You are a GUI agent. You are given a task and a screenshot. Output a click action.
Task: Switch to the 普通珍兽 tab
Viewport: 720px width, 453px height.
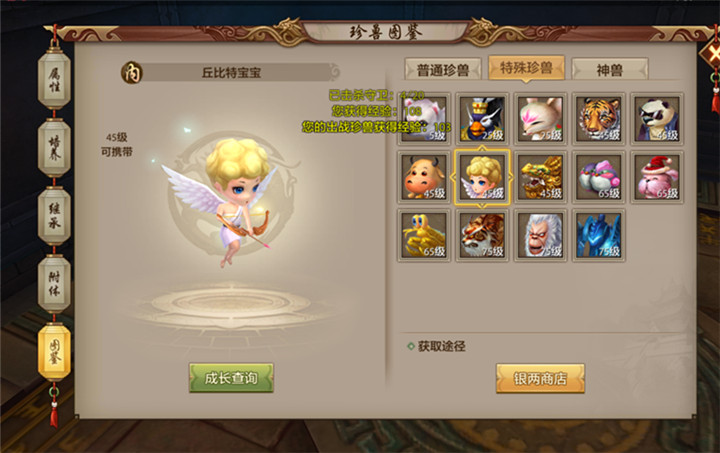[442, 68]
